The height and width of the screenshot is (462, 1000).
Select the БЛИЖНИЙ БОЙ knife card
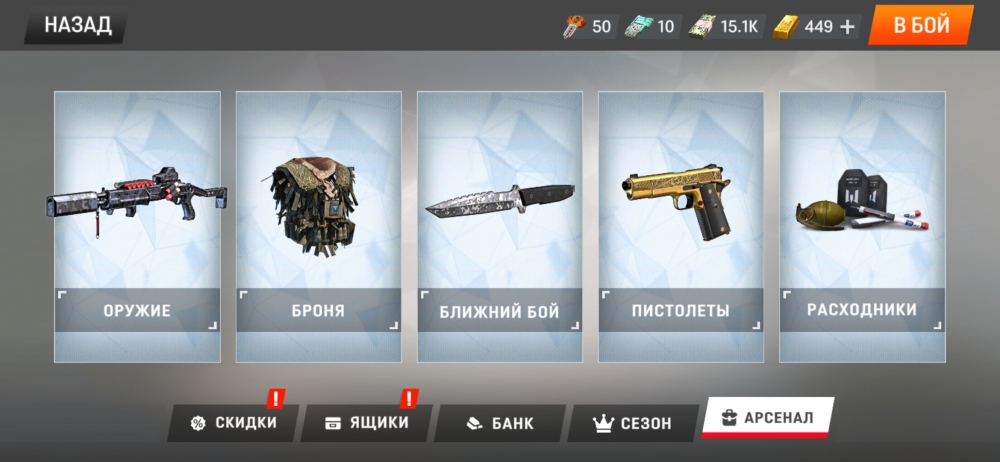(x=500, y=226)
